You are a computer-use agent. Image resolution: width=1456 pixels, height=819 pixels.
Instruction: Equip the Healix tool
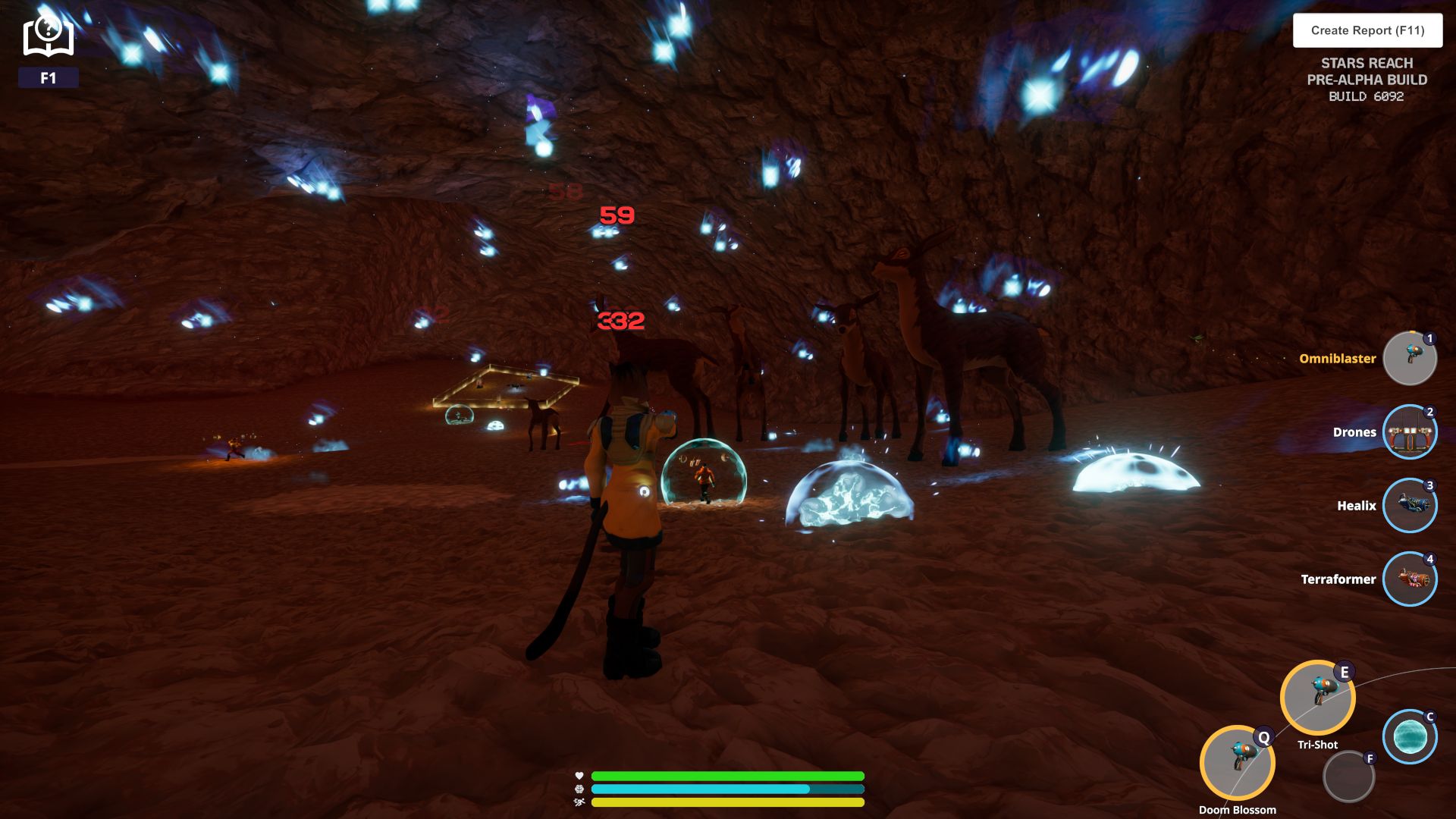click(x=1409, y=506)
